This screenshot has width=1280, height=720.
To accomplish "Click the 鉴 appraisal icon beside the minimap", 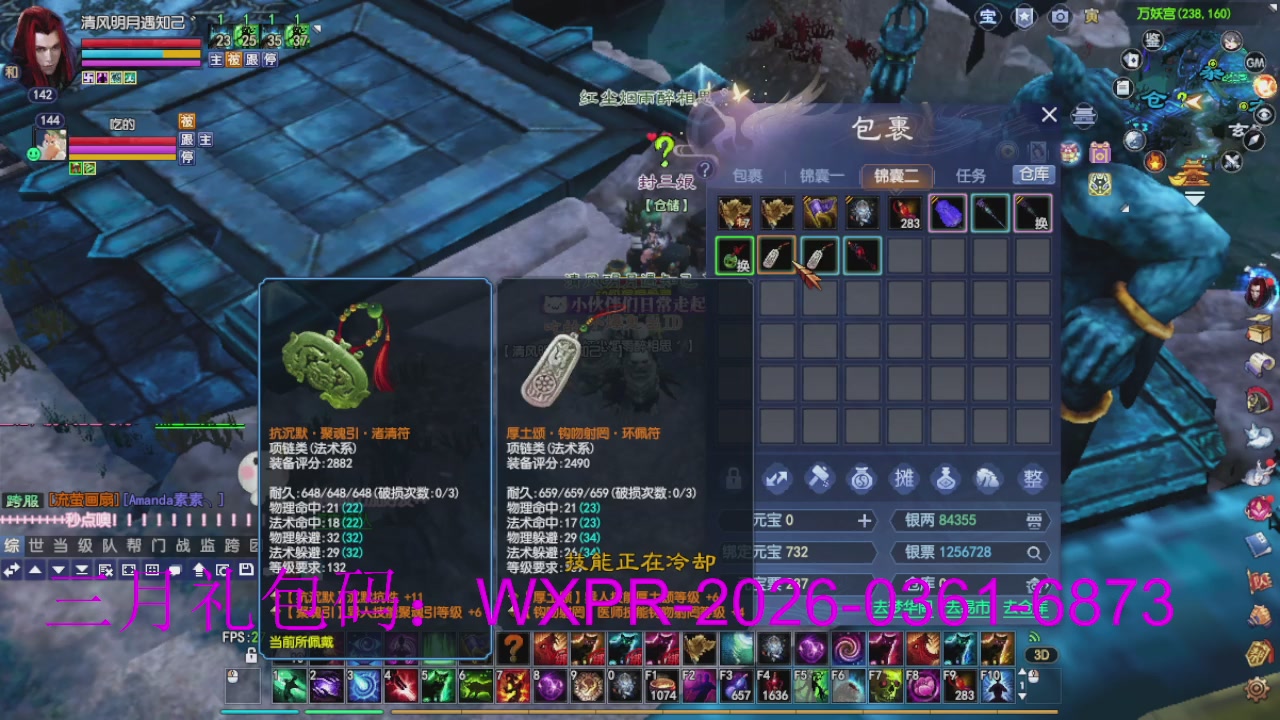I will click(1152, 41).
